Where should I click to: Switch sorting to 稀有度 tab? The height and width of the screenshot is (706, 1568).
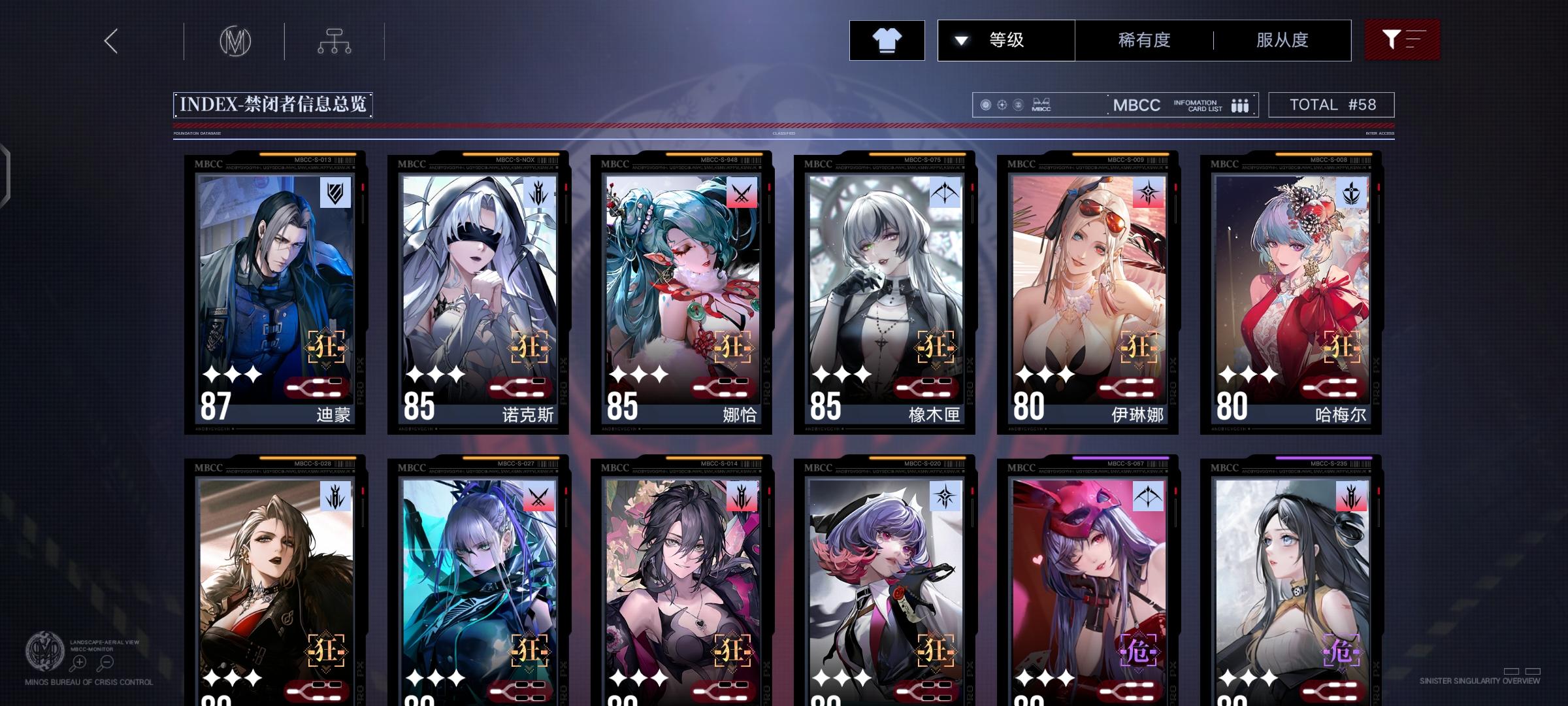pyautogui.click(x=1143, y=40)
